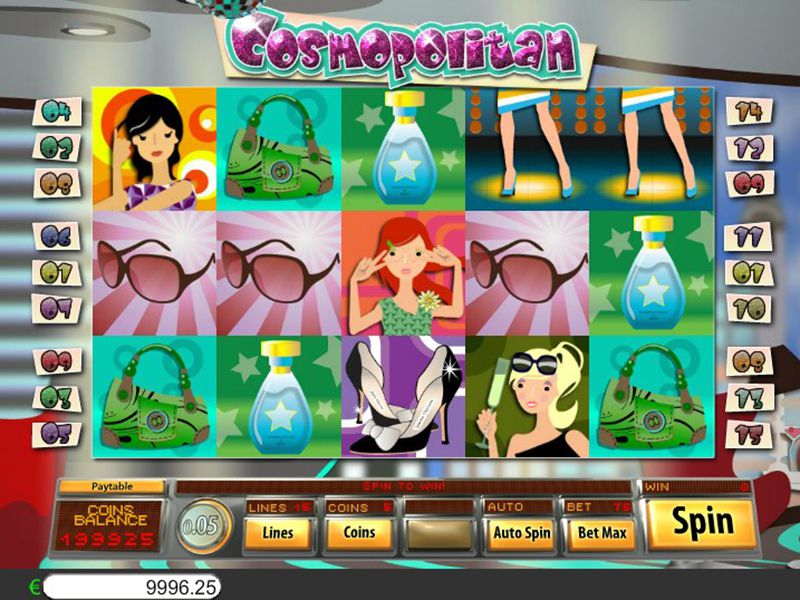
Task: Place the maximum bet with Bet Max
Action: [x=601, y=533]
